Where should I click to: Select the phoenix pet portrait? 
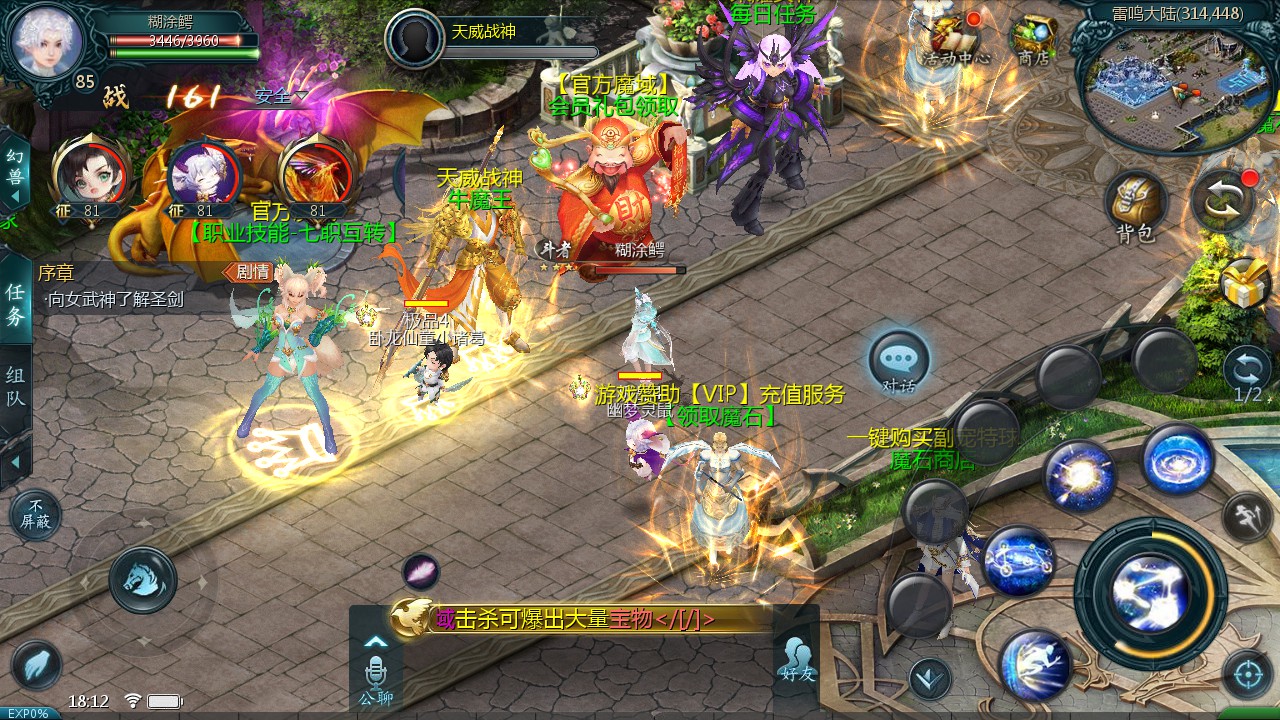317,172
